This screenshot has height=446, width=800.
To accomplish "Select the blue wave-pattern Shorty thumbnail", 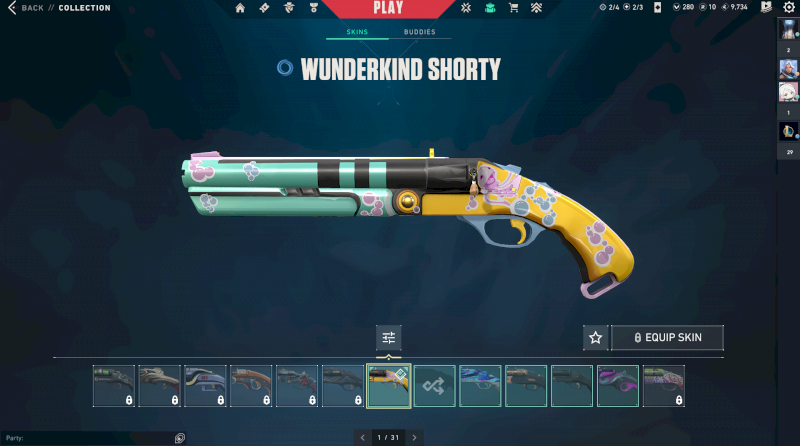I will click(x=481, y=386).
